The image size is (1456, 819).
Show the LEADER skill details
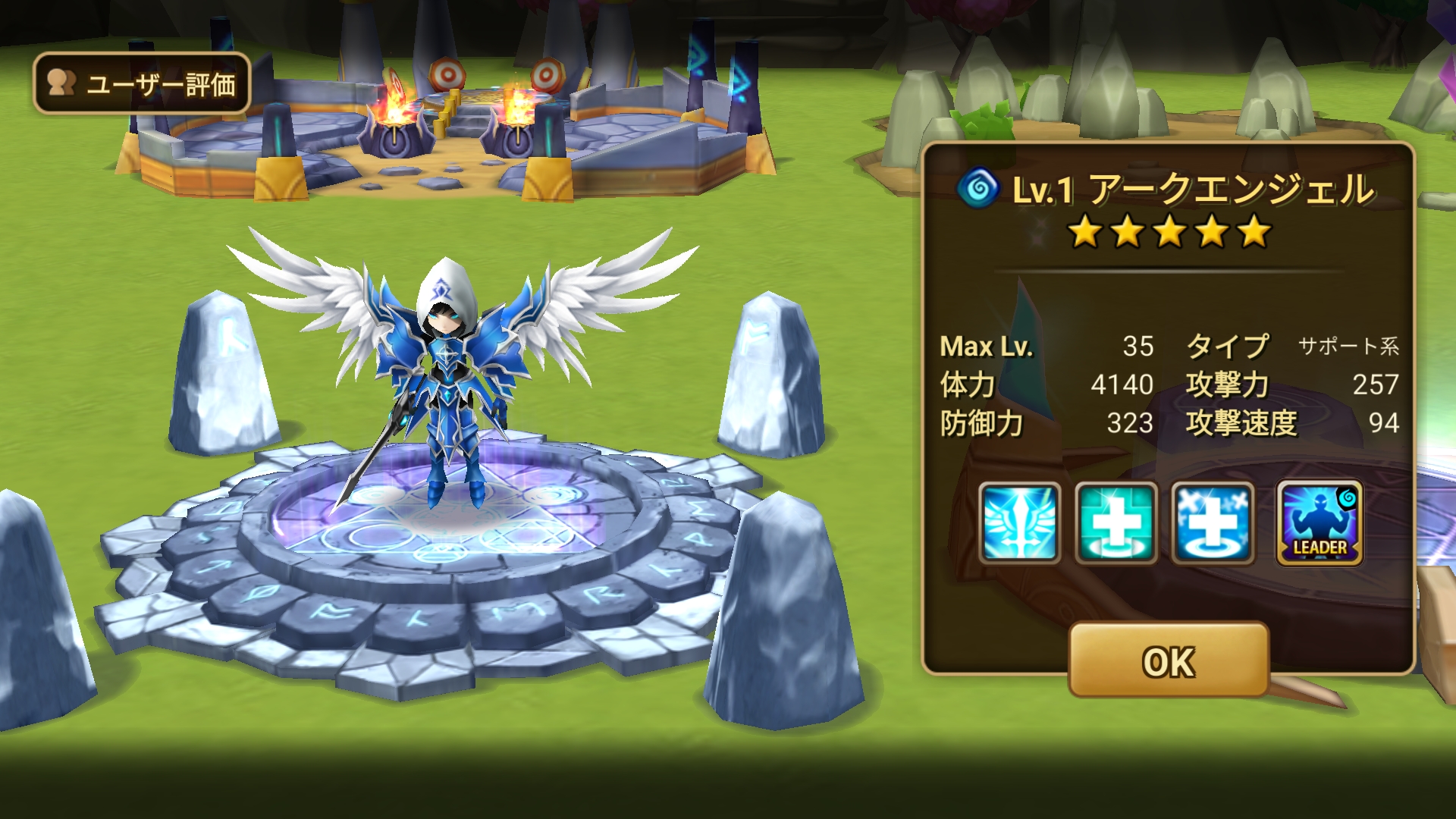[1319, 523]
